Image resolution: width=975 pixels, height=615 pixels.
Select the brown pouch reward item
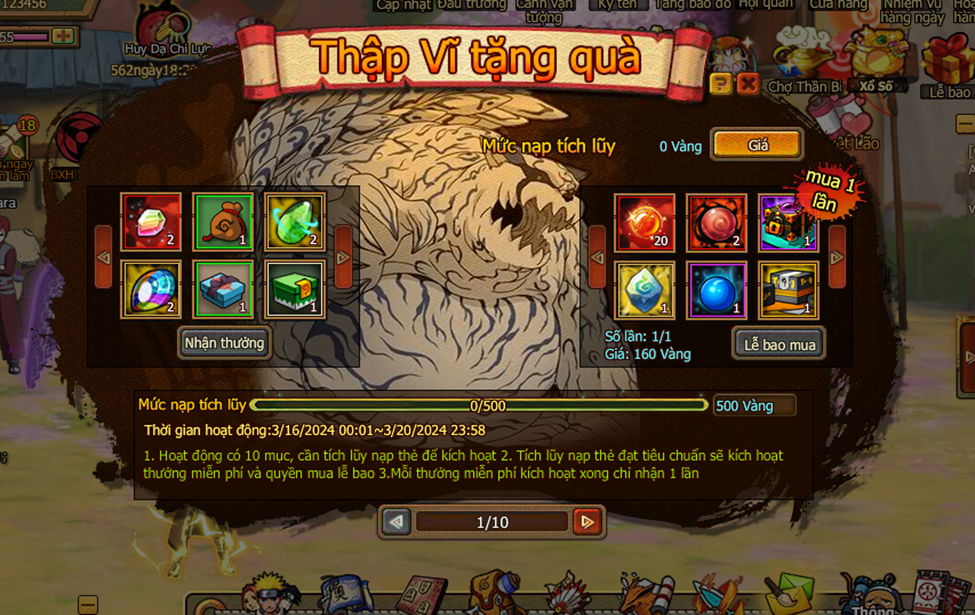(x=223, y=221)
